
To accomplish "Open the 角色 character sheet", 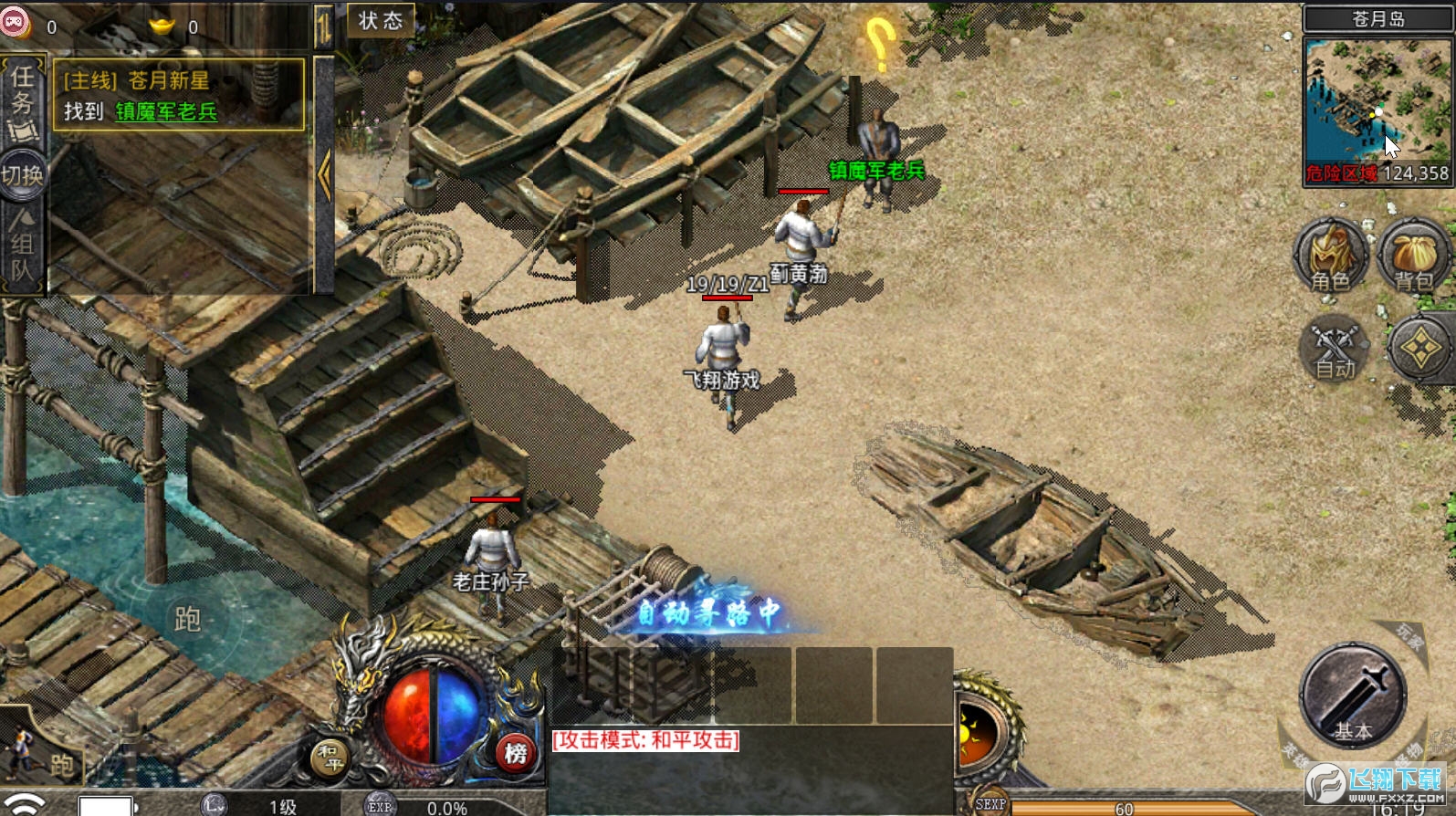I will tap(1330, 257).
